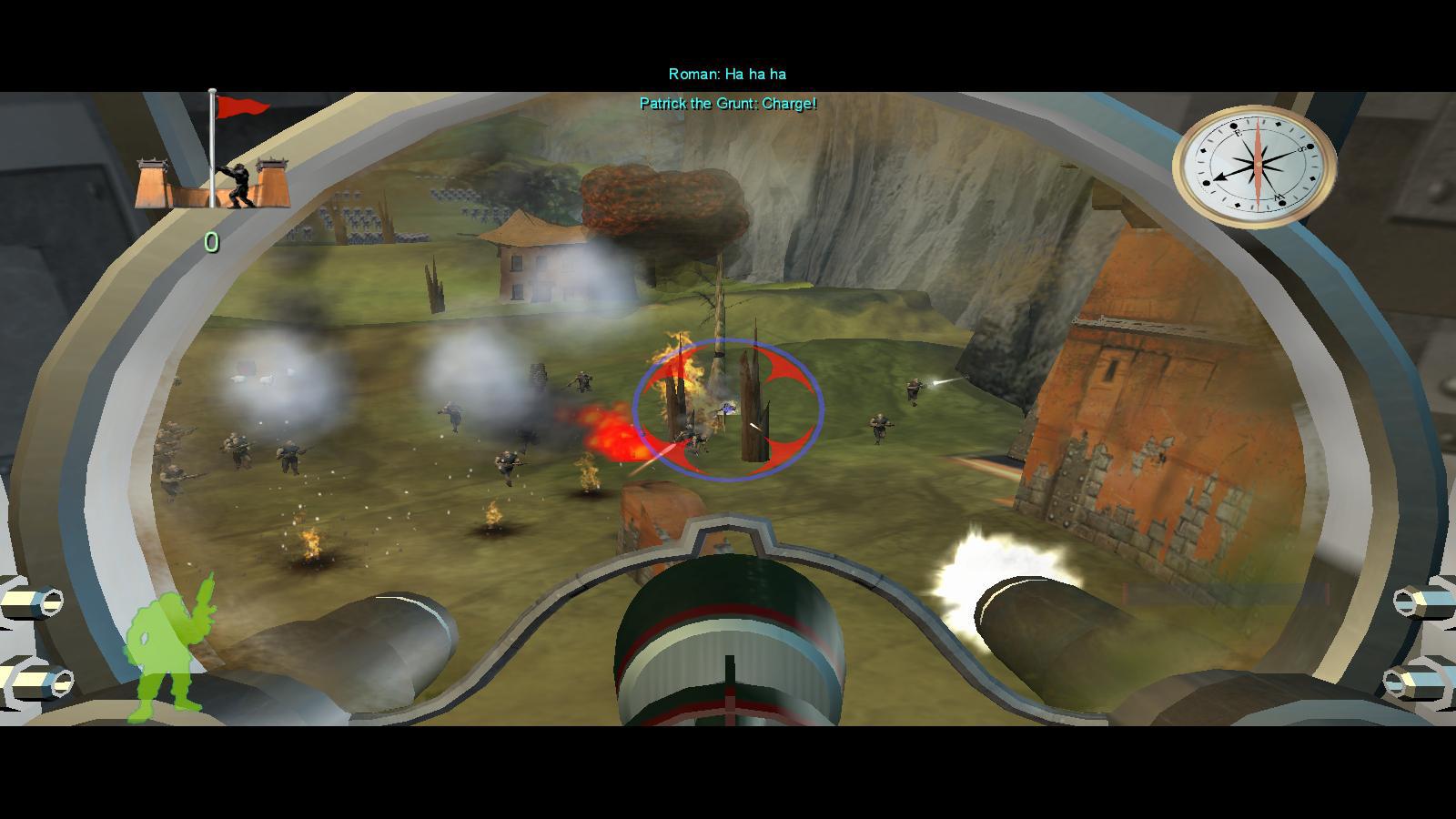1456x819 pixels.
Task: Expand the capture counter showing 0
Action: pos(211,240)
